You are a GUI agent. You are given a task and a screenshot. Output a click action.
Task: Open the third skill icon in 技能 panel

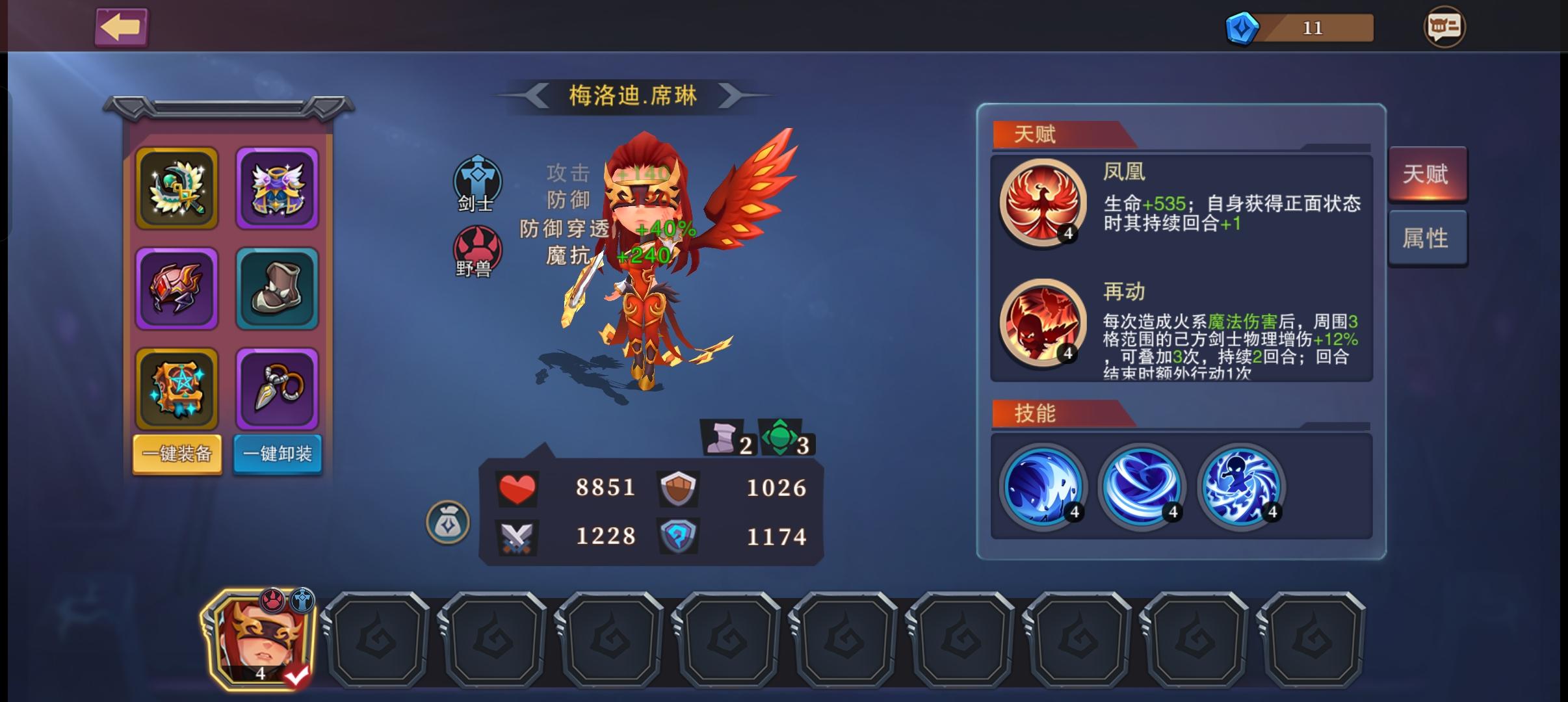(1242, 486)
